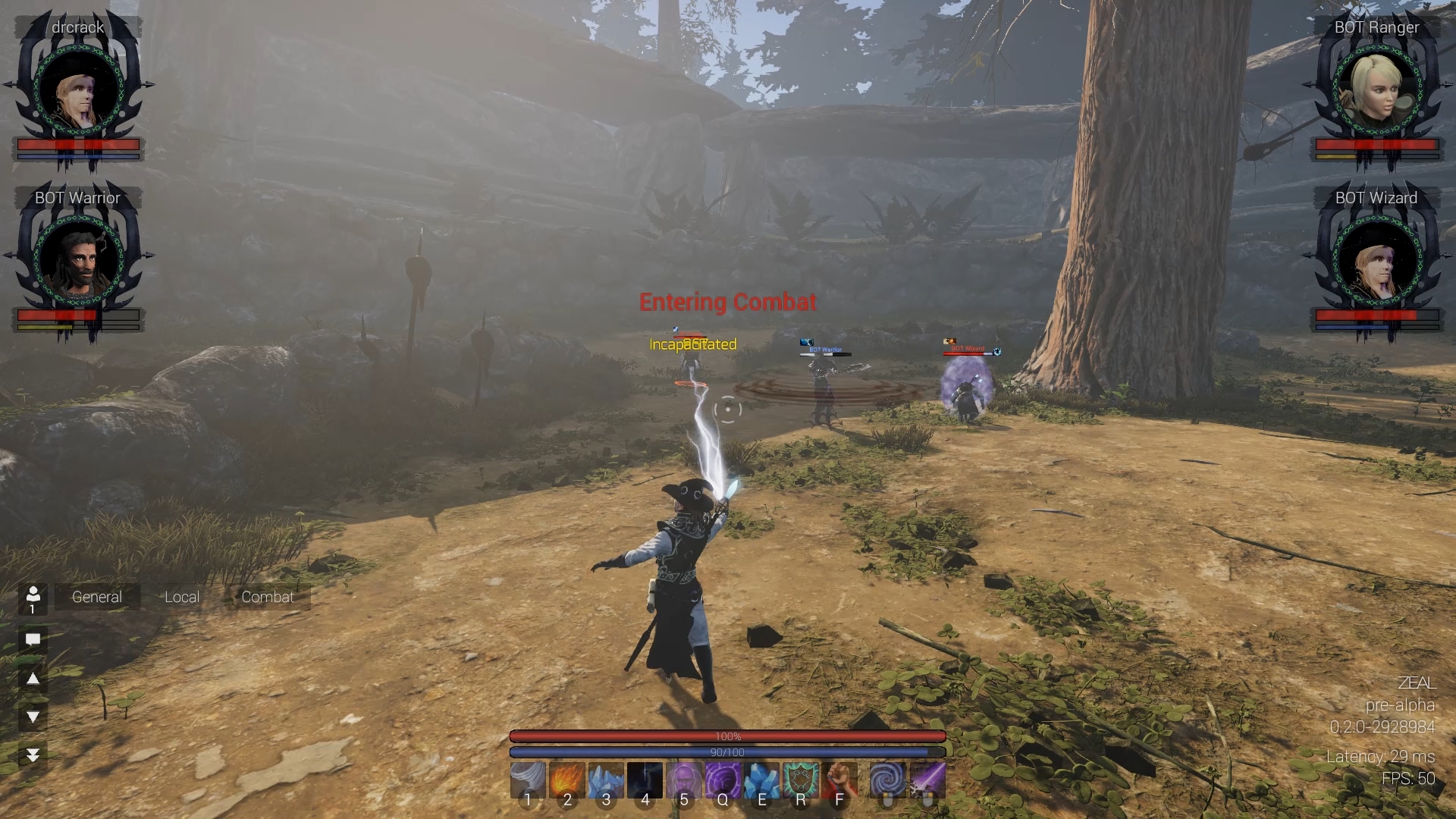Open the chat message bubble icon
The image size is (1456, 819).
click(x=32, y=639)
